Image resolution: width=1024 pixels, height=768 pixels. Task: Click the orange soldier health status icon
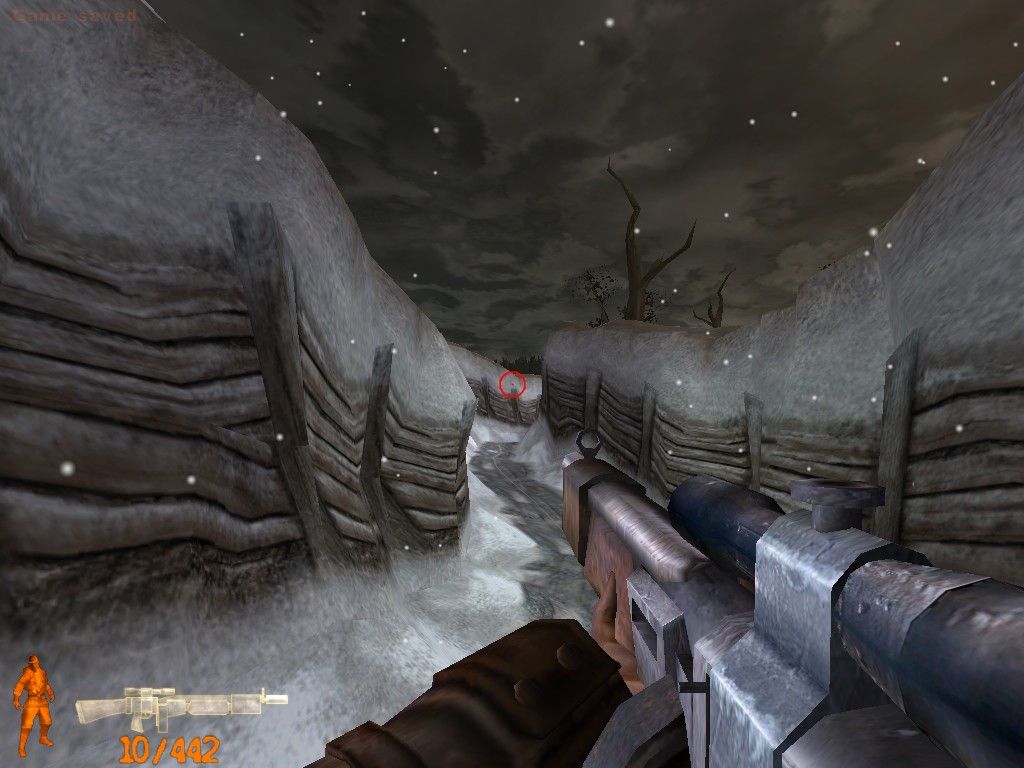[x=34, y=700]
